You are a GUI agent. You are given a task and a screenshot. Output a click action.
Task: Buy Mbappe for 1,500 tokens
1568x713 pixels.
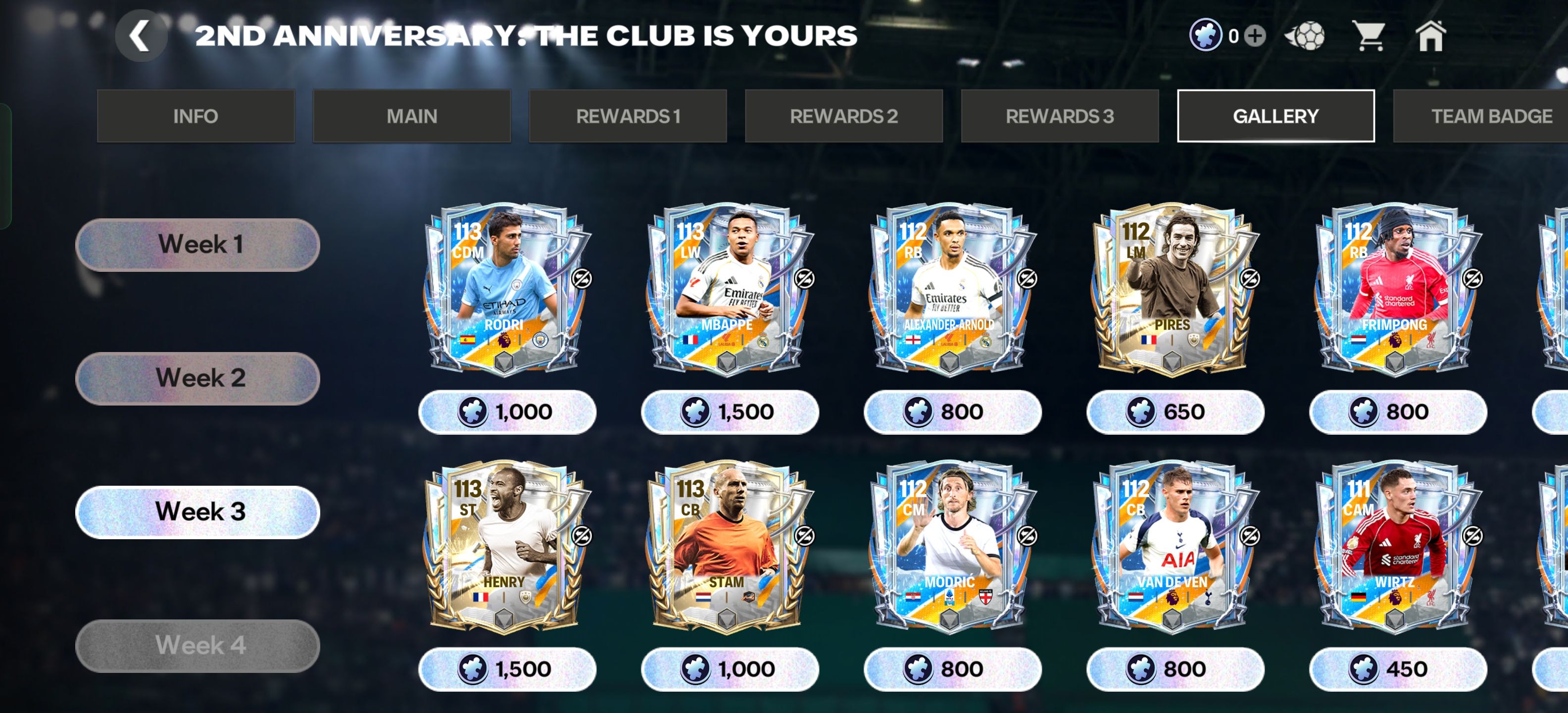click(729, 411)
